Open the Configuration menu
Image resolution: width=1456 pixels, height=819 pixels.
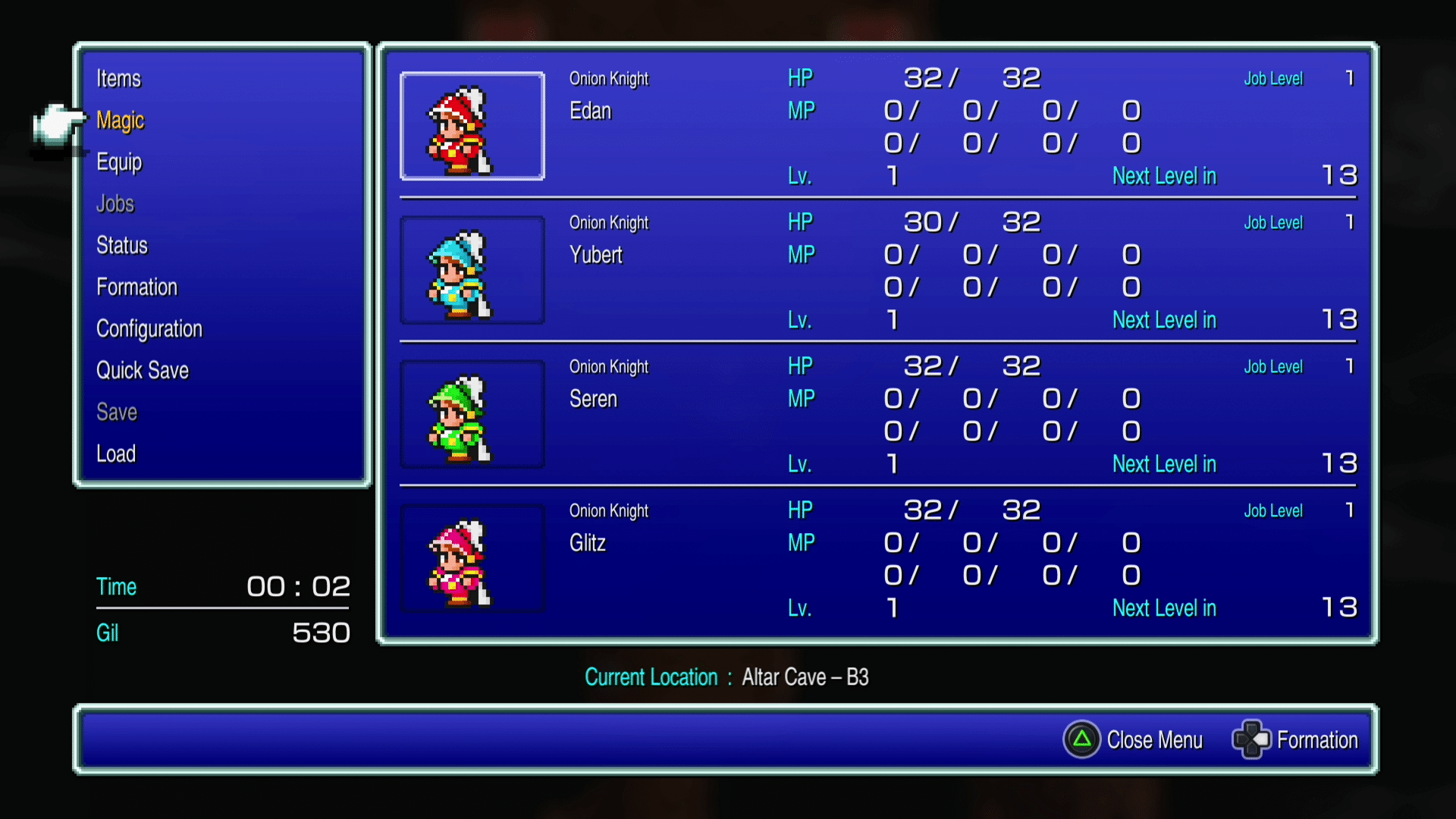click(149, 328)
